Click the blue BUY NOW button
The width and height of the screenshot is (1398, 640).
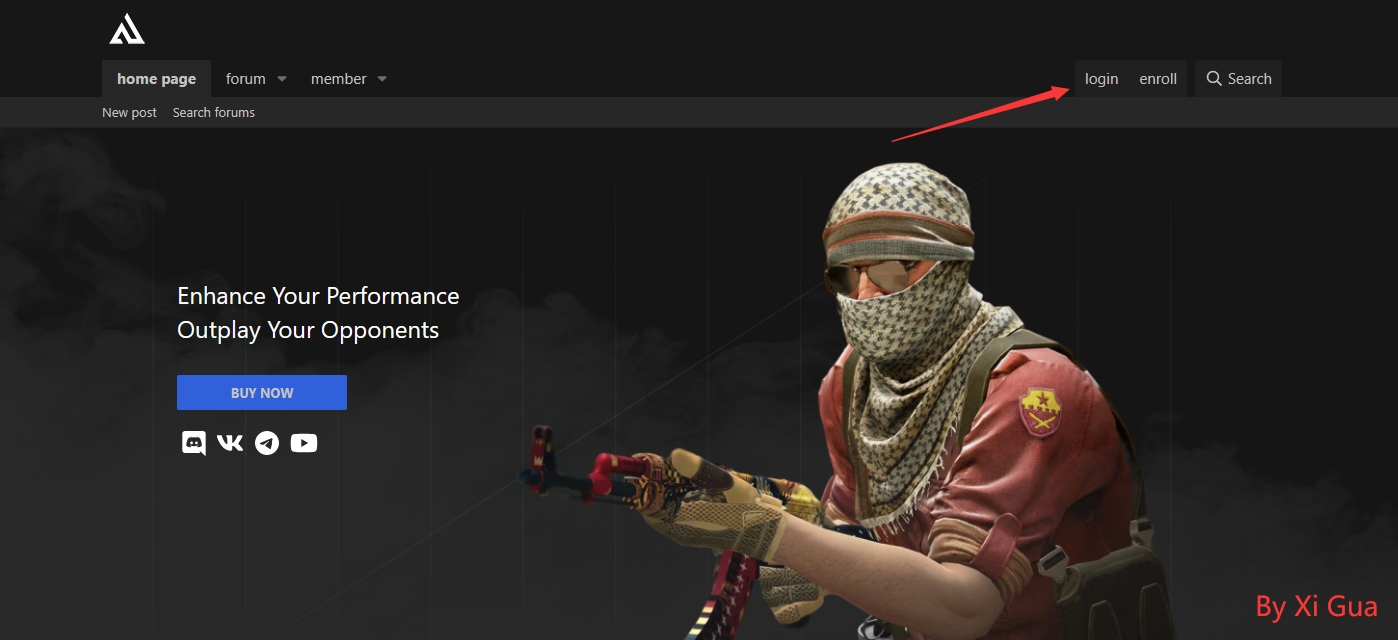click(262, 393)
